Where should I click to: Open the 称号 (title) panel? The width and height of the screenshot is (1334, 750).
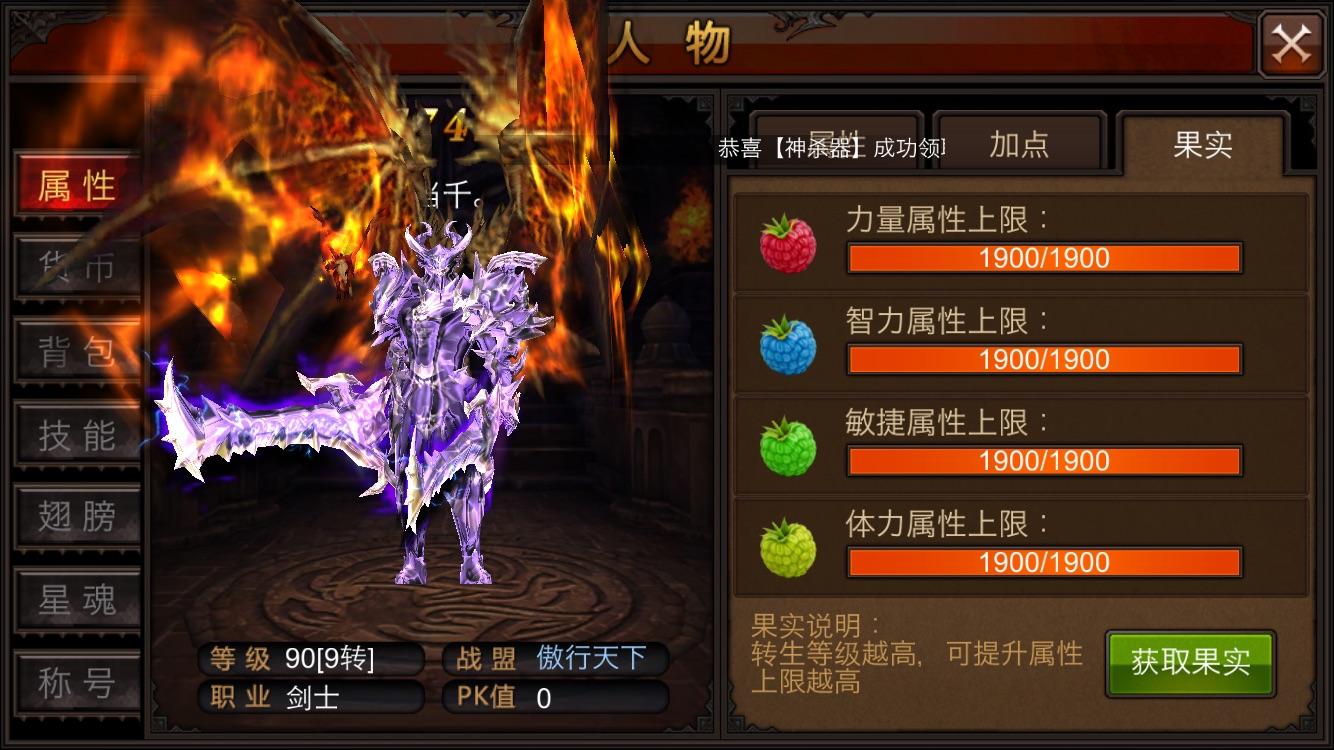[x=77, y=681]
